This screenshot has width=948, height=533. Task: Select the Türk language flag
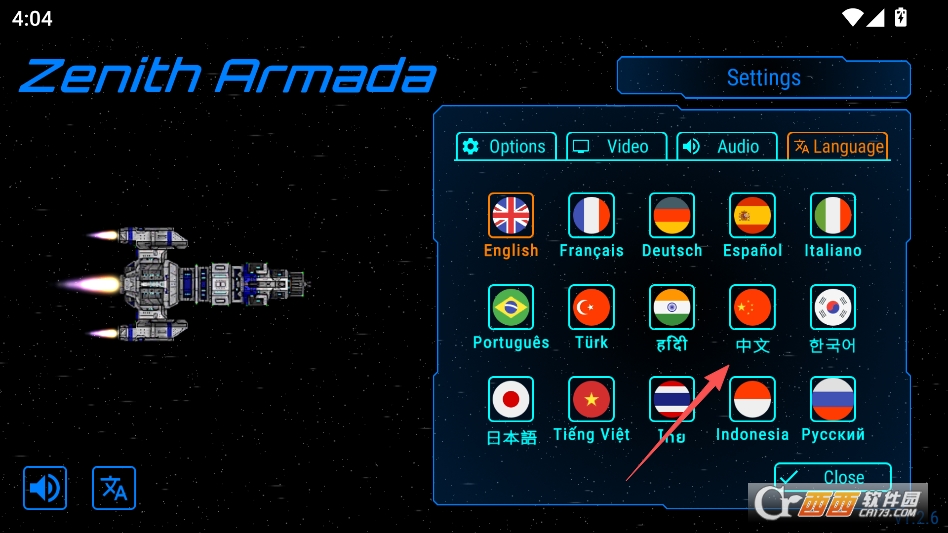tap(591, 307)
